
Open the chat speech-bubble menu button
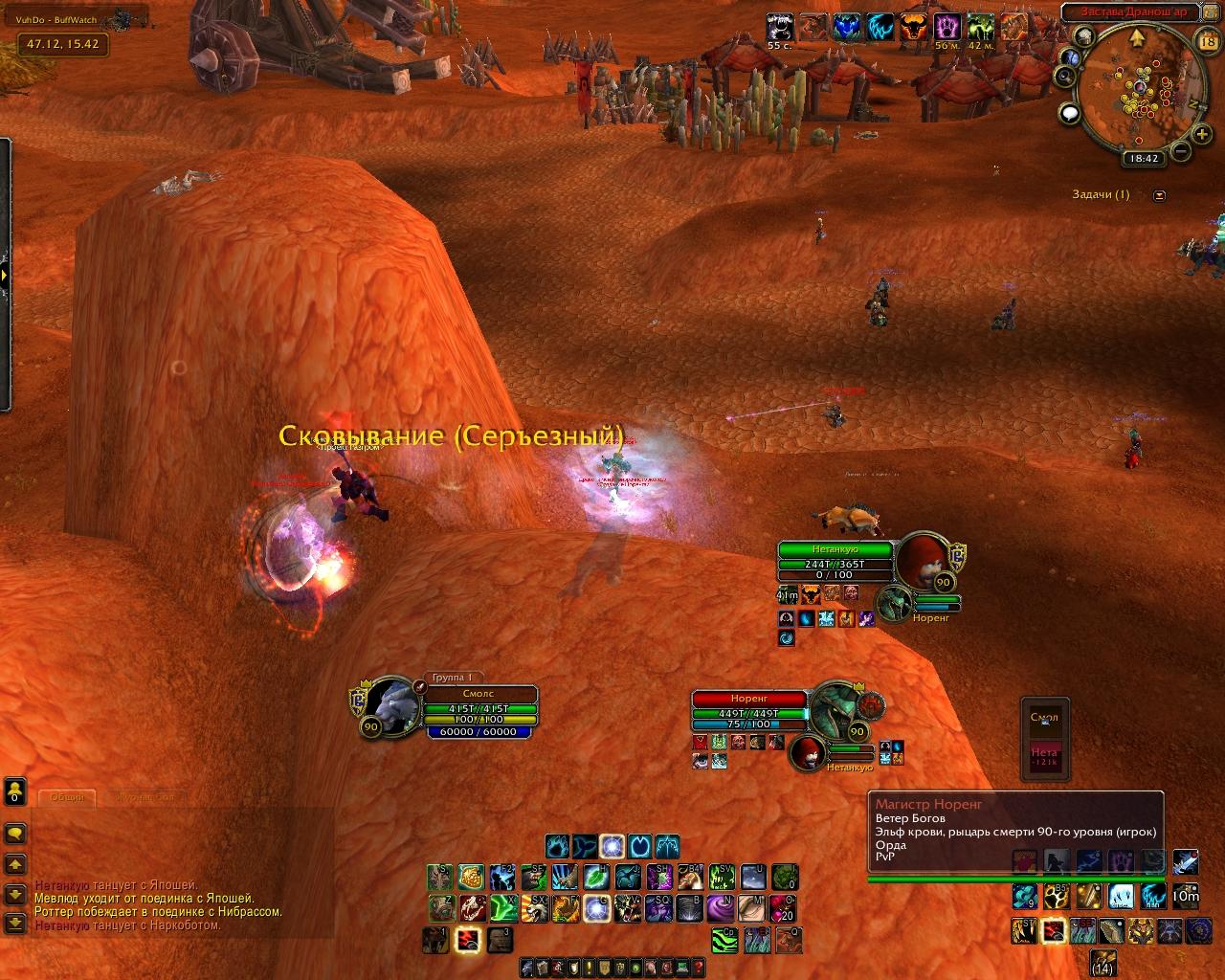15,833
